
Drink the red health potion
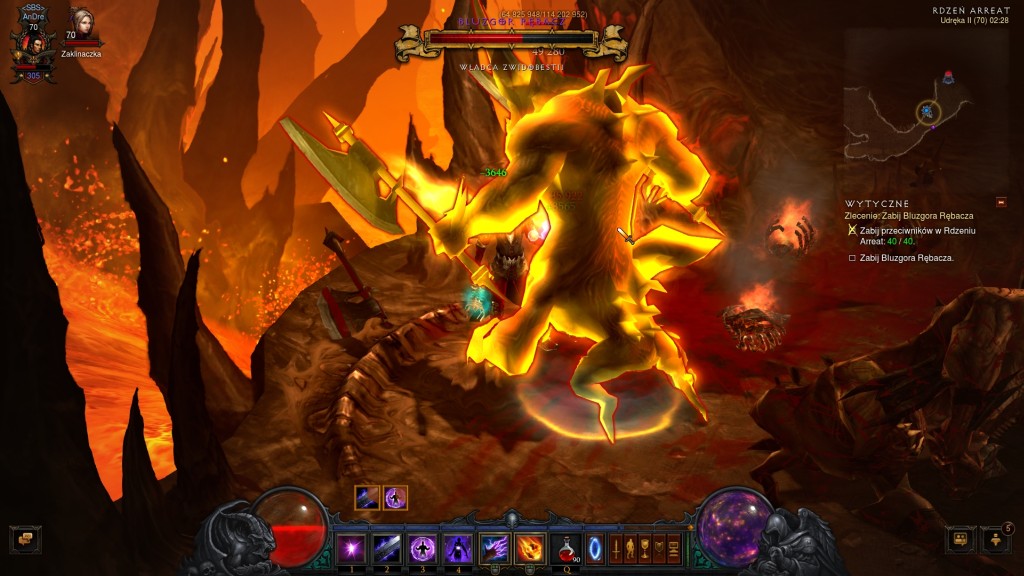click(566, 549)
